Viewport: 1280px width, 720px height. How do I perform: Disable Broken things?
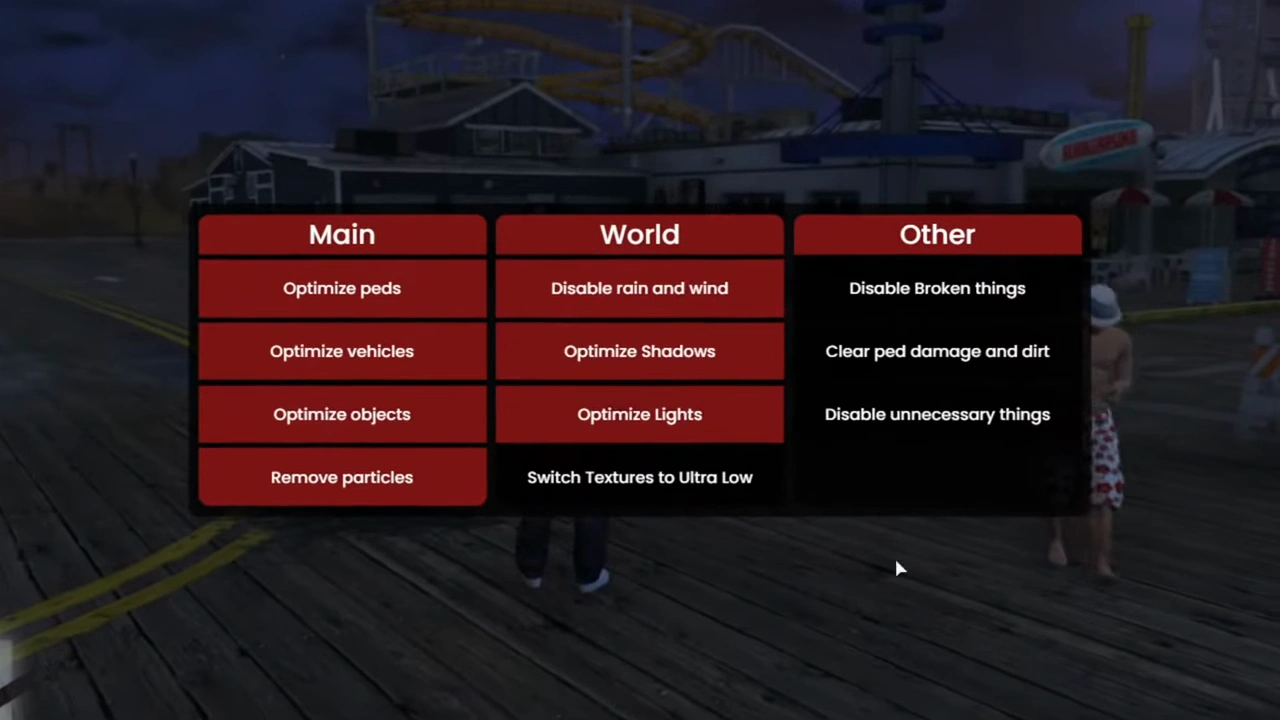coord(937,288)
